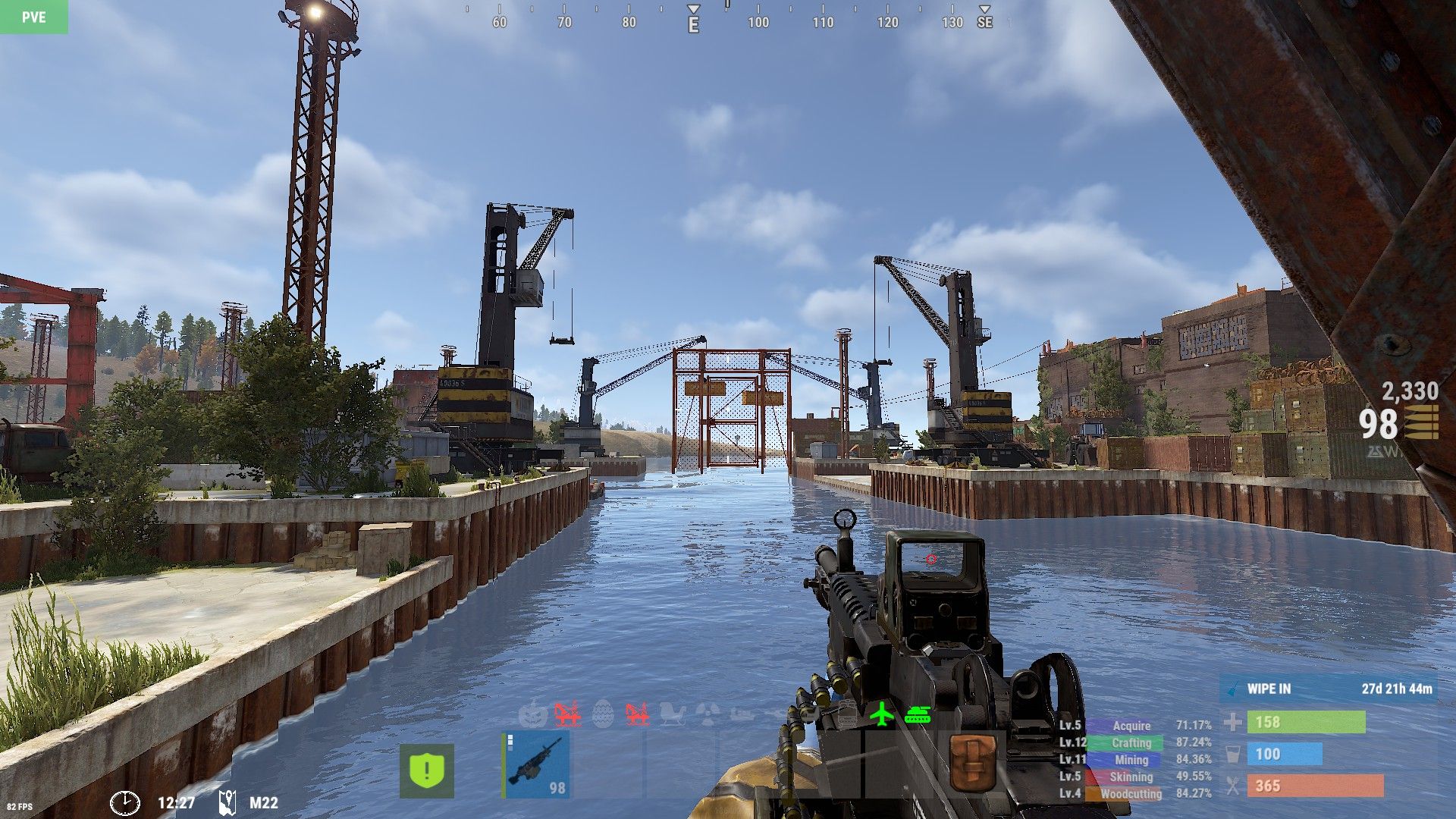This screenshot has height=819, width=1456.
Task: Click the radiation symbol event icon
Action: (x=707, y=714)
